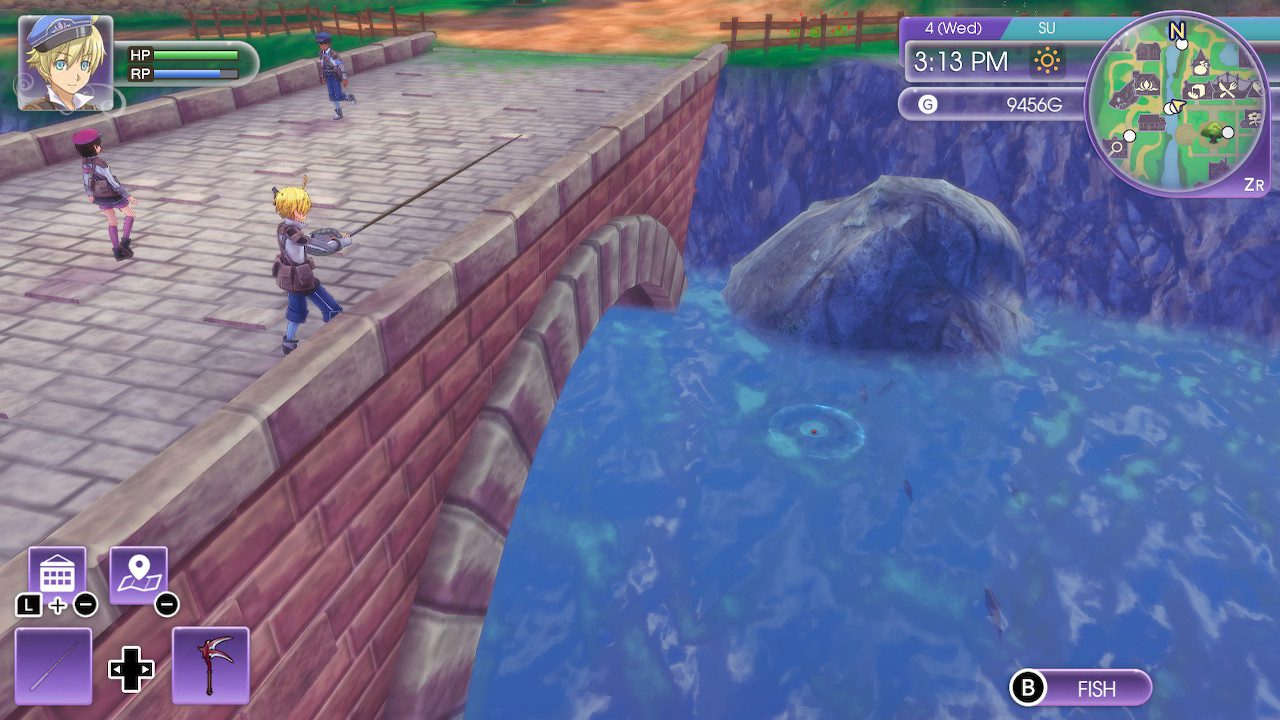Click the N compass marker to reorient the minimap
Viewport: 1280px width, 720px height.
[x=1177, y=30]
